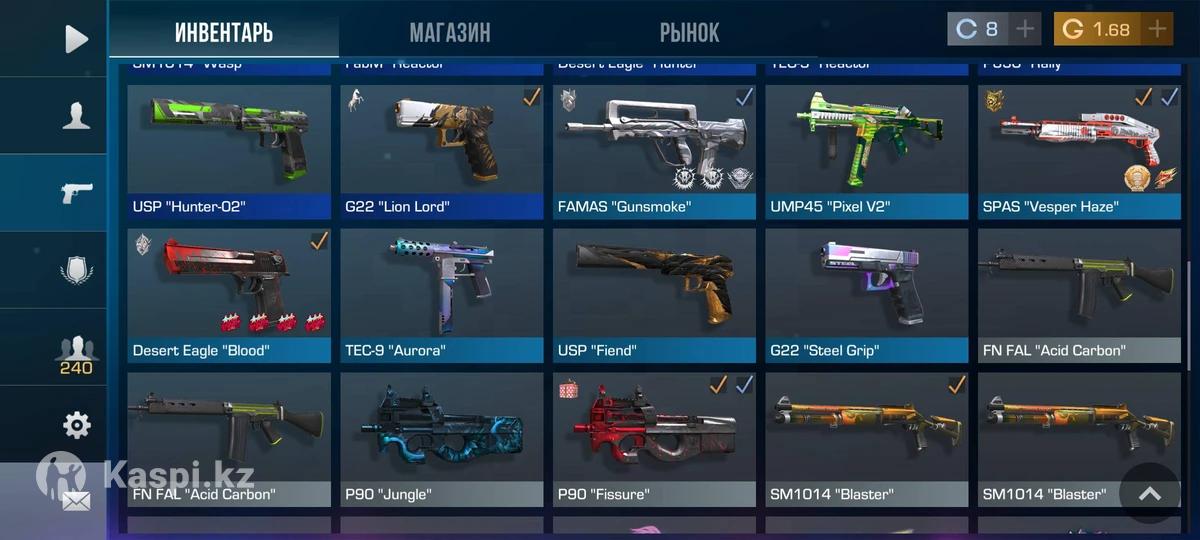
Task: Choose the Desert Eagle "Blood" skin
Action: [229, 294]
